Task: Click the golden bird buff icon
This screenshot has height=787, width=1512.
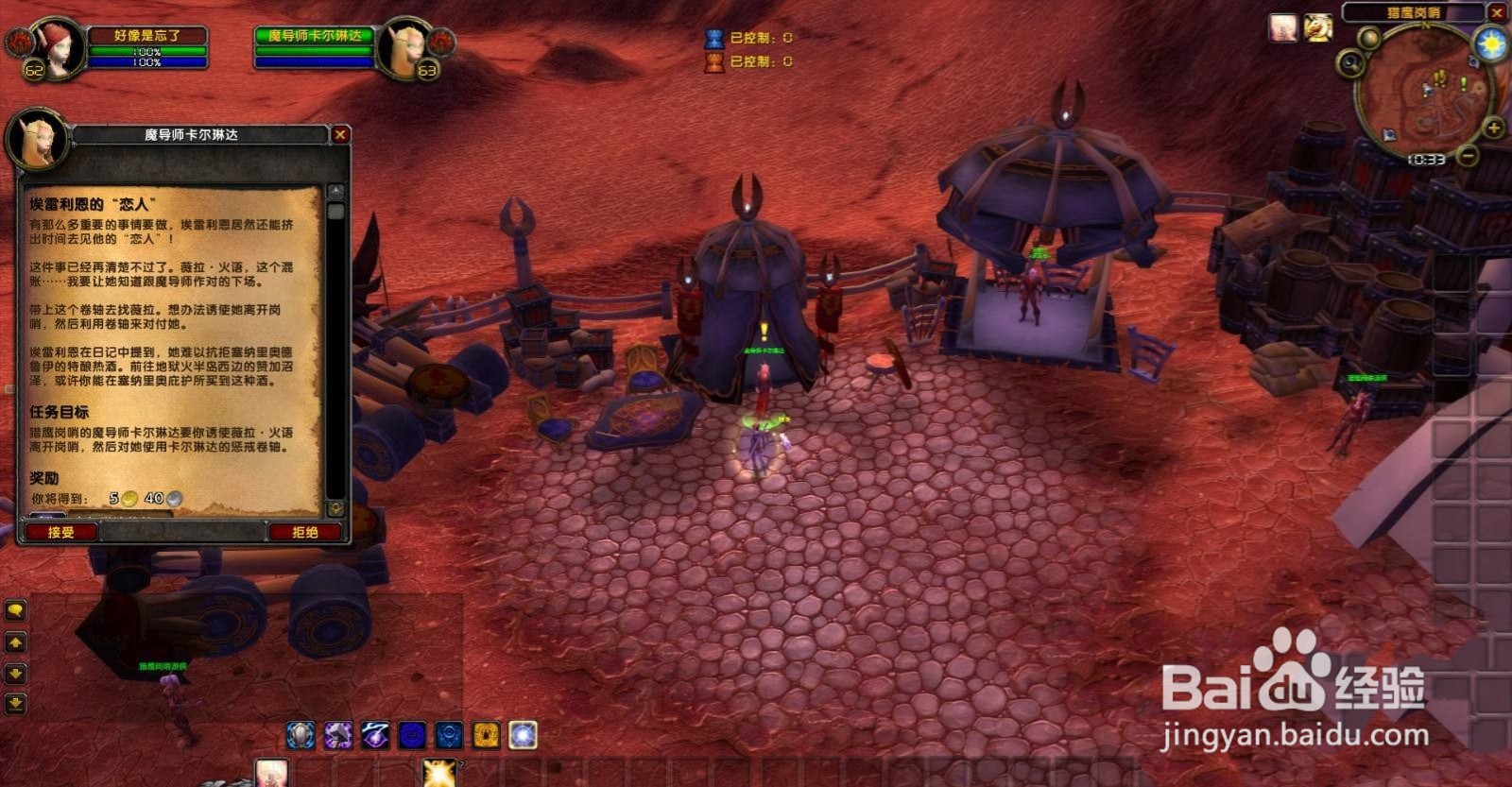Action: click(1318, 28)
